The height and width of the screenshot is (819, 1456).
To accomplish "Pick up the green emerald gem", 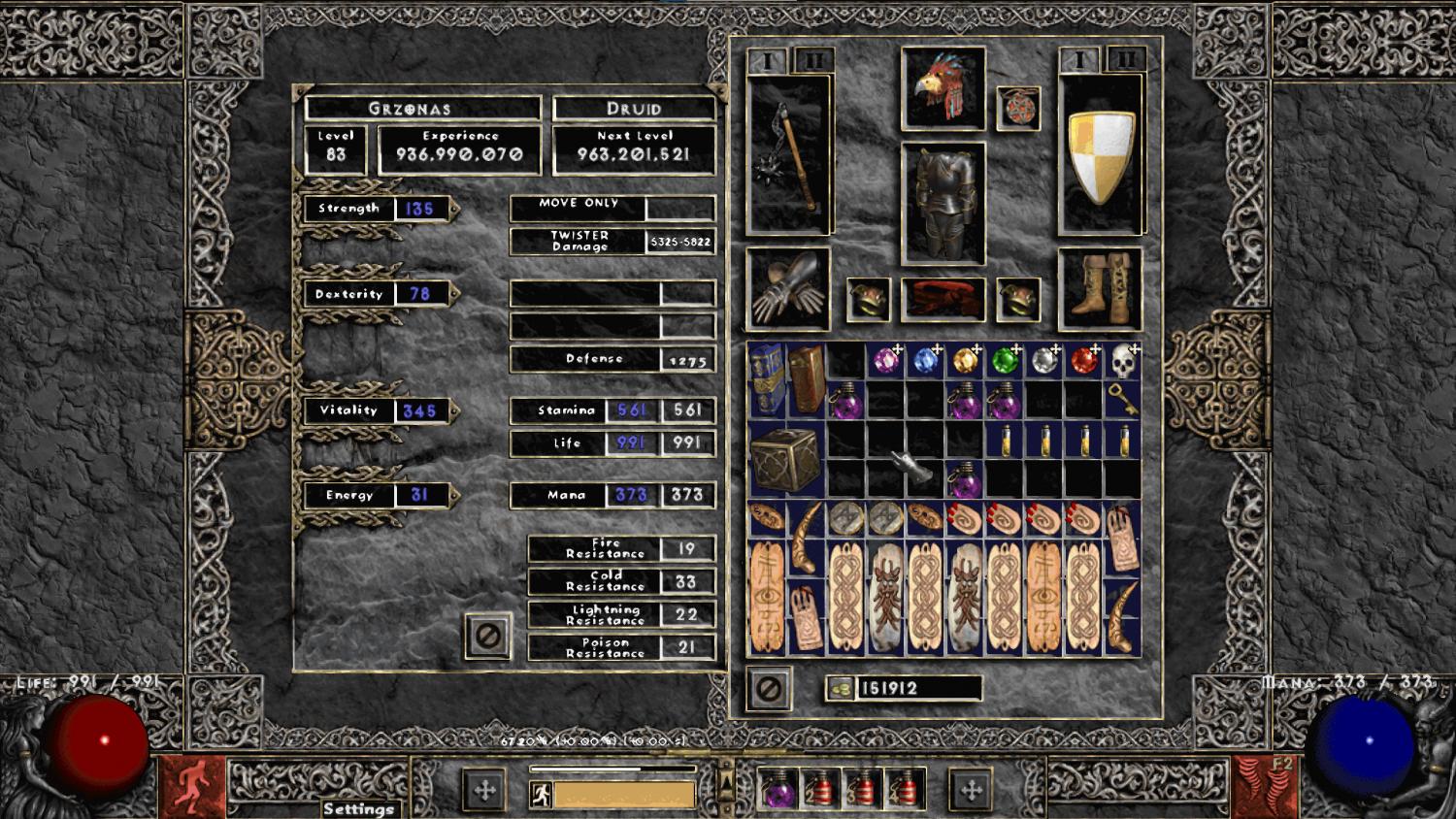I will coord(1005,361).
